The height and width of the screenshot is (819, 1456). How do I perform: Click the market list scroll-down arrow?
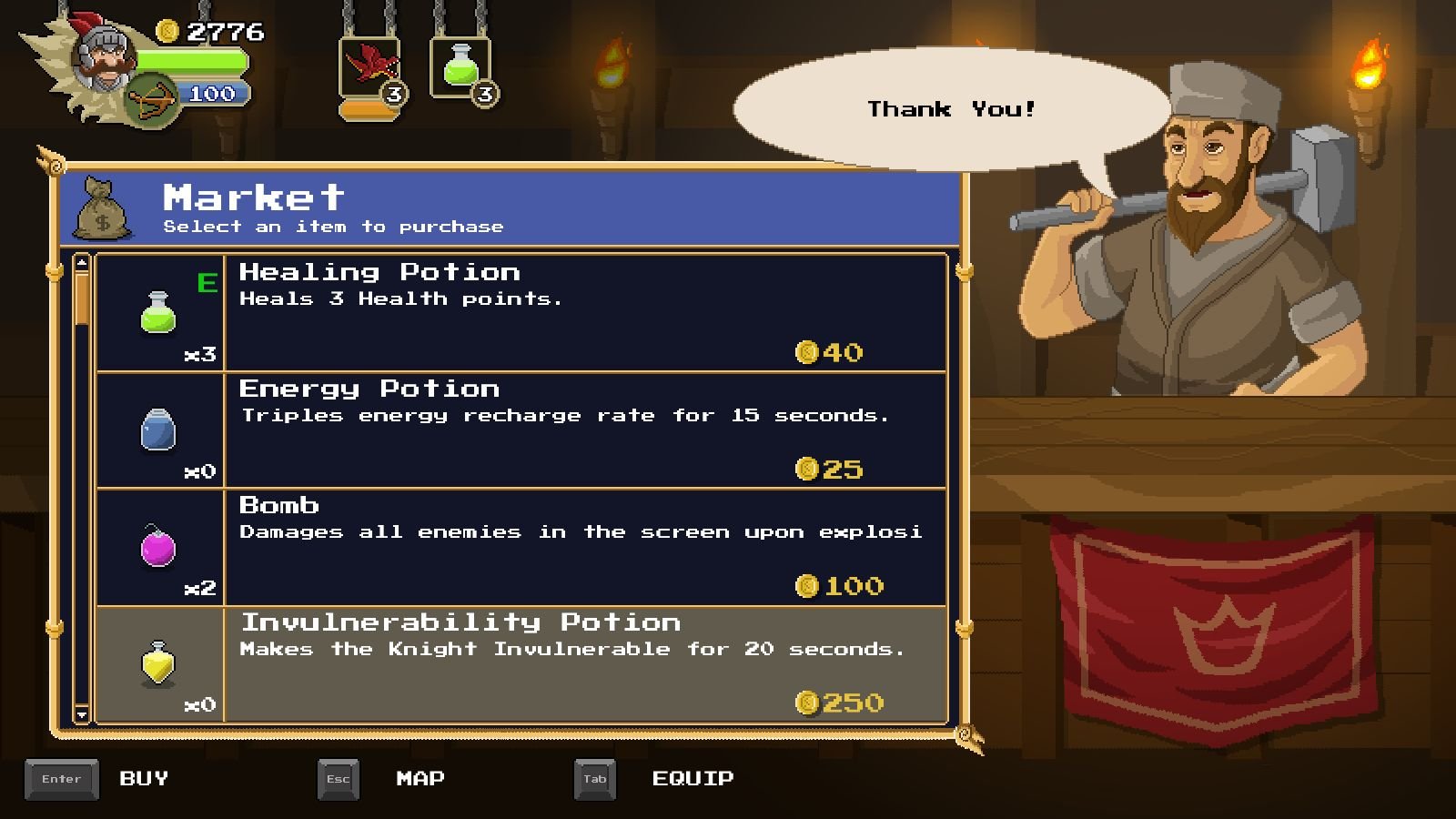[82, 715]
